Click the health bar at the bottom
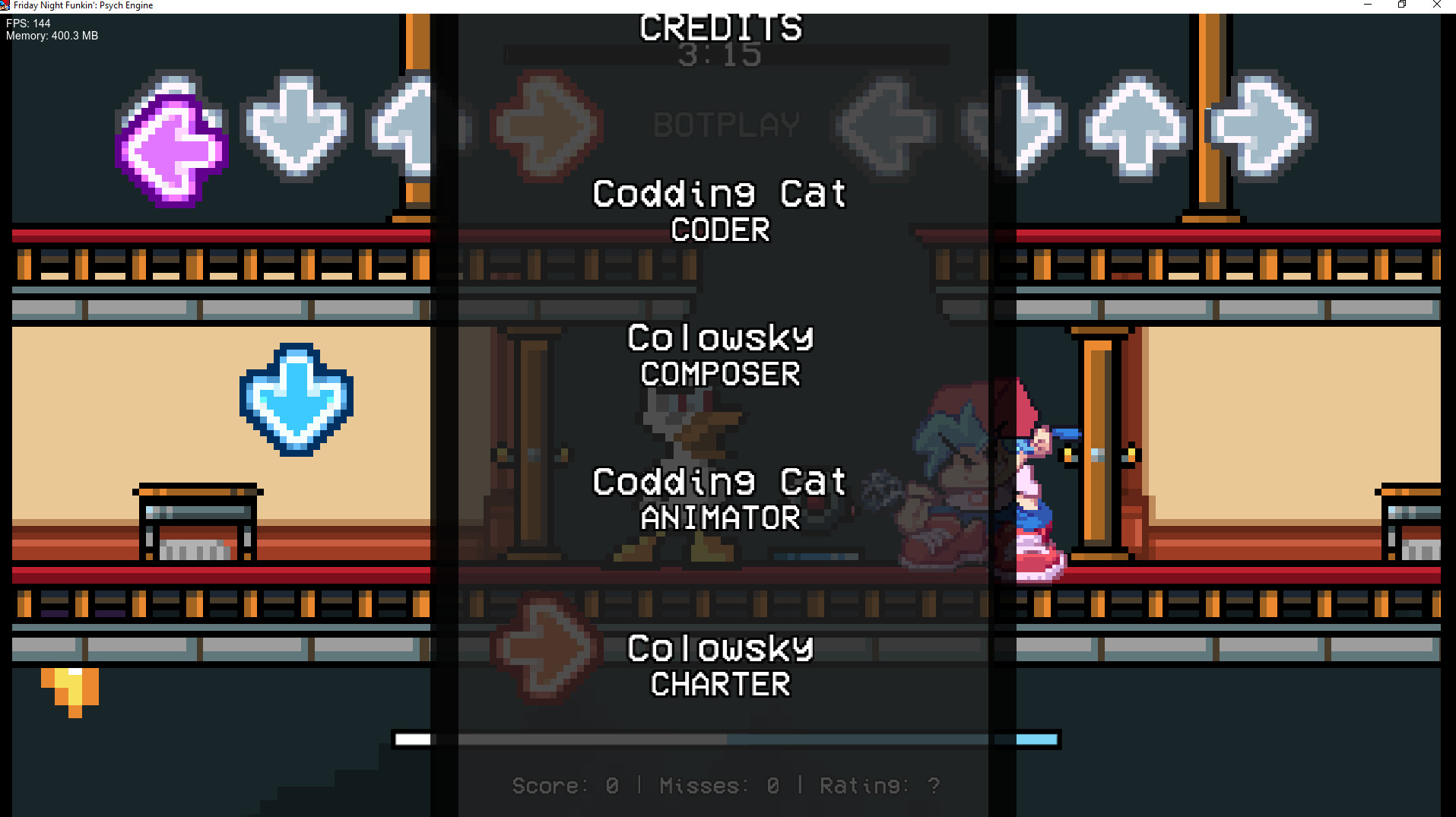The image size is (1456, 817). pos(726,737)
